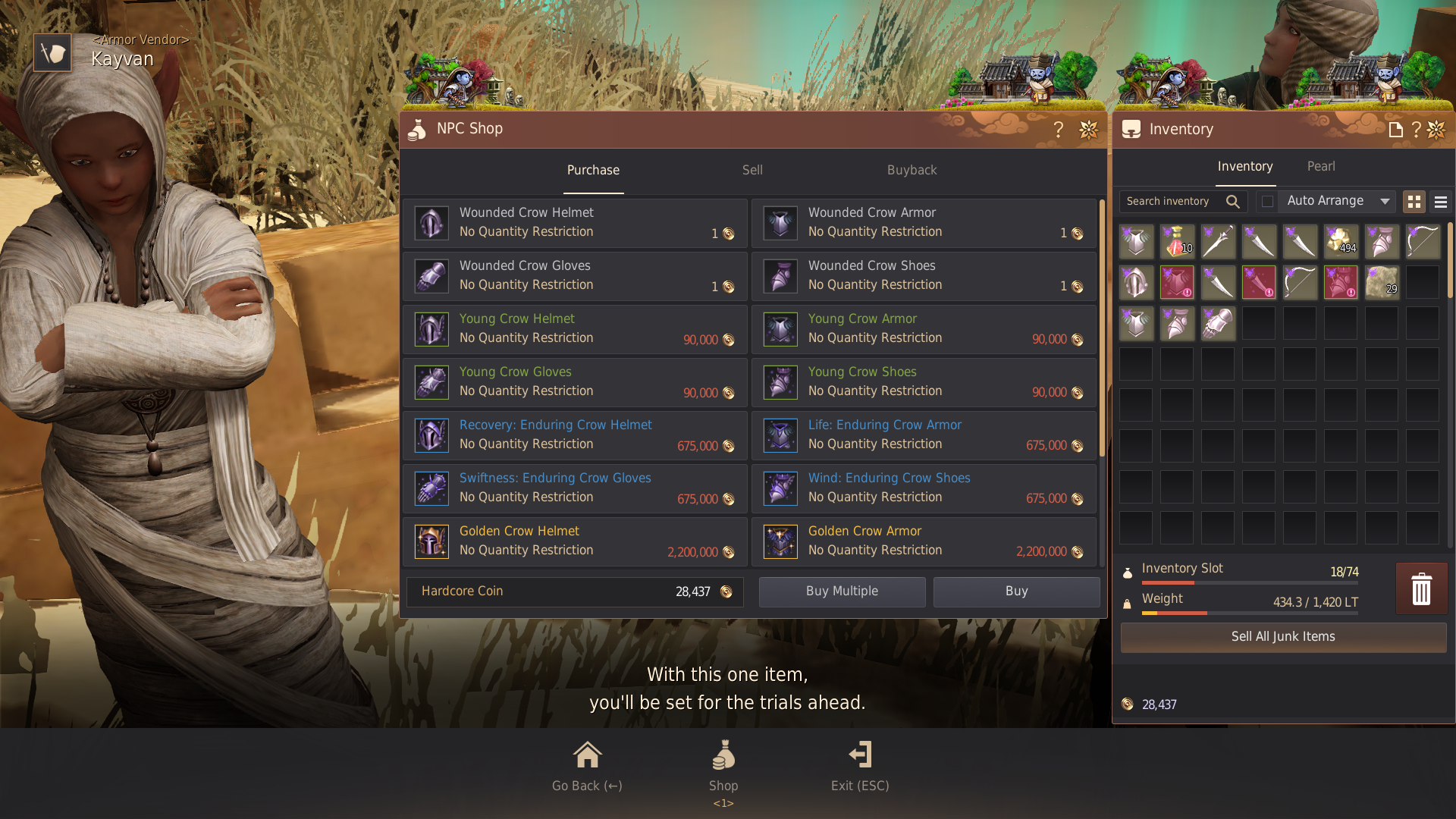This screenshot has height=819, width=1456.
Task: Switch inventory to list view
Action: click(1440, 202)
